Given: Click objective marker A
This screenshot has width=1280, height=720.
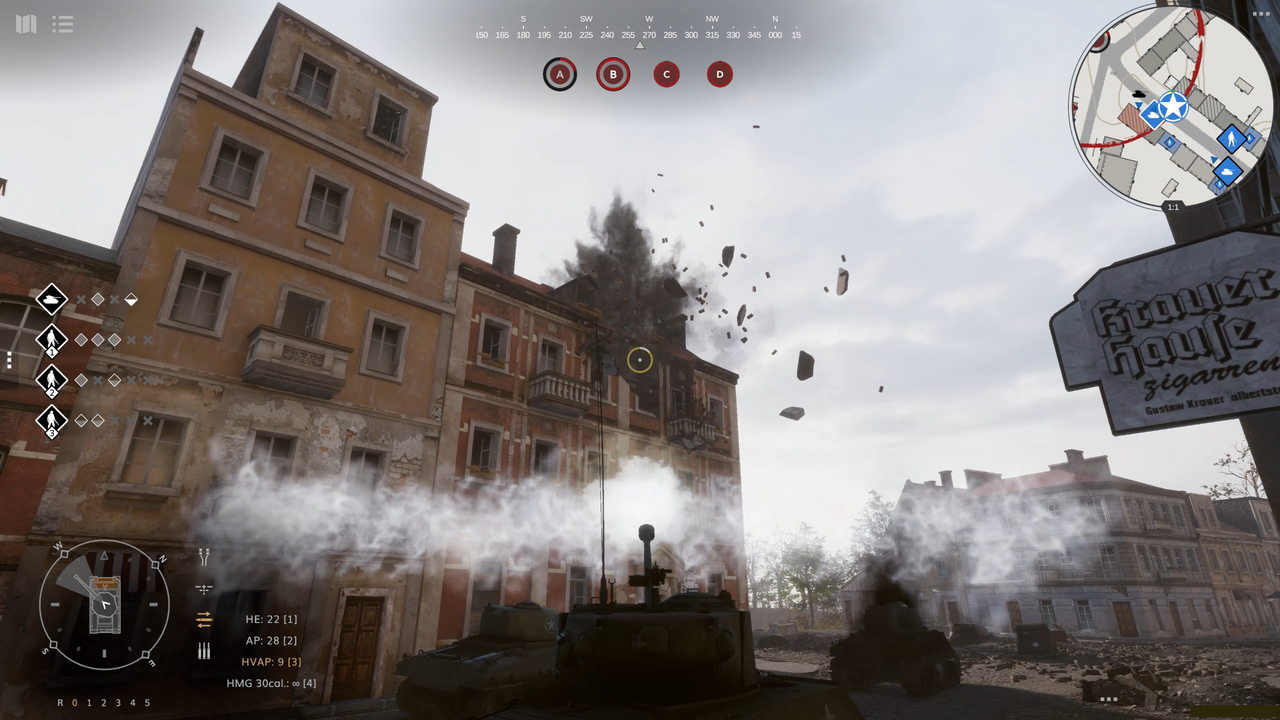Looking at the screenshot, I should 559,74.
